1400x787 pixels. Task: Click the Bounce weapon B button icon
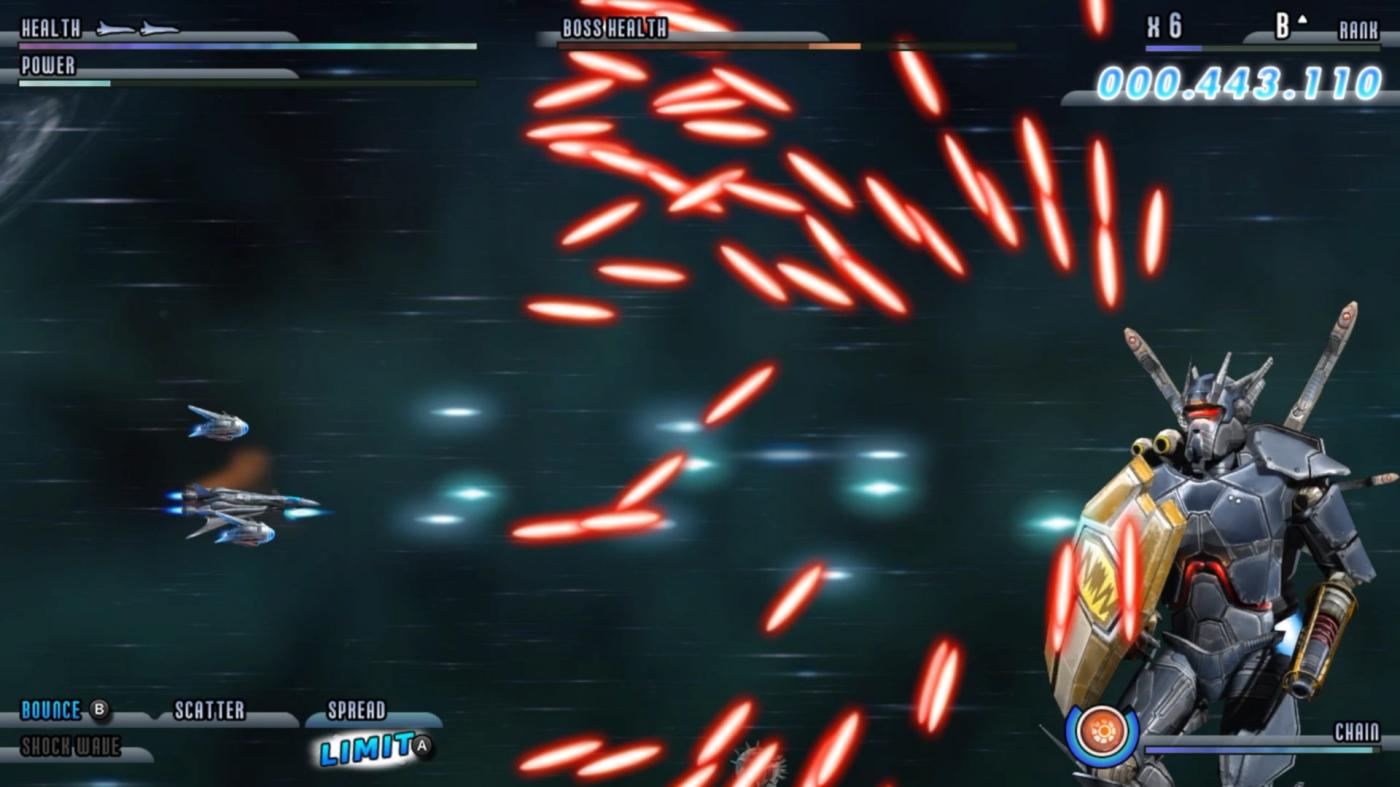(98, 710)
